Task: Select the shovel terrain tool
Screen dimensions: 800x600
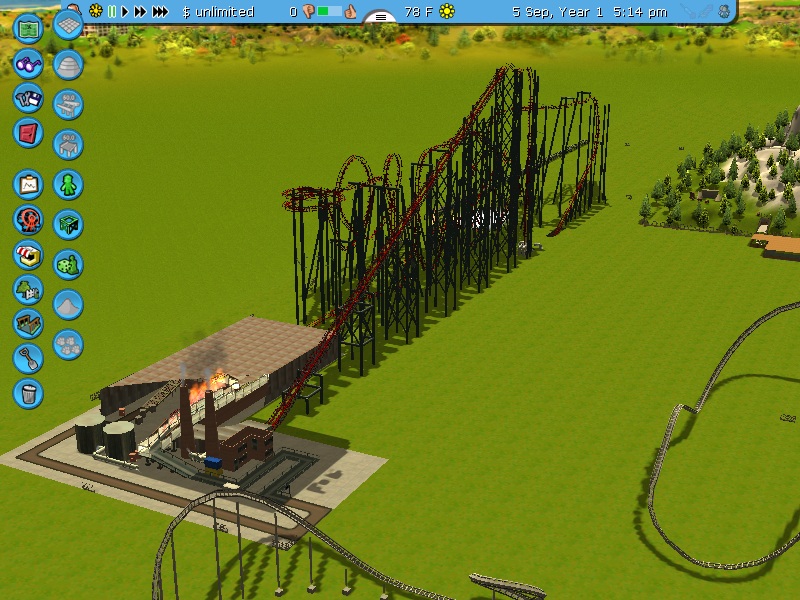Action: click(28, 357)
